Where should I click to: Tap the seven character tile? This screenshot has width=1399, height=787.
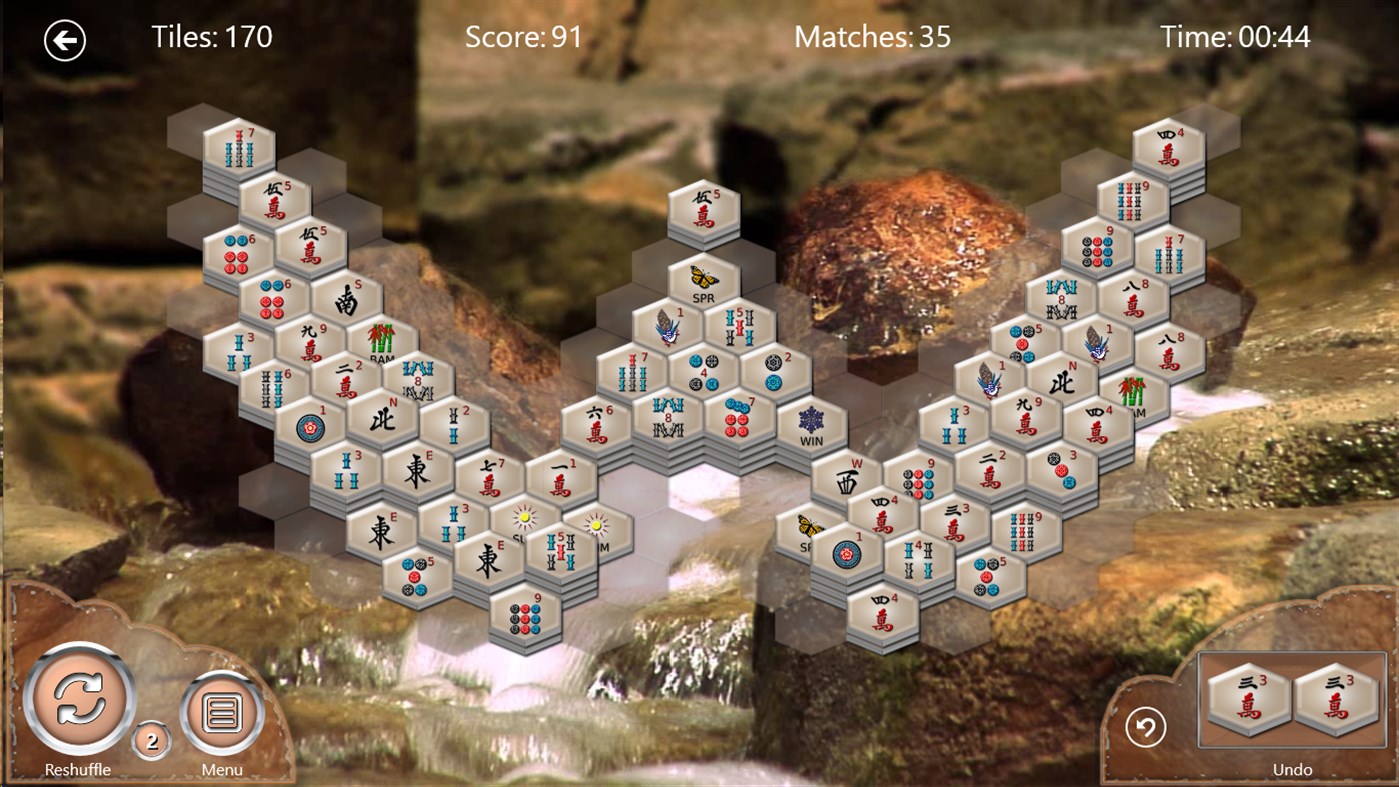(x=490, y=479)
